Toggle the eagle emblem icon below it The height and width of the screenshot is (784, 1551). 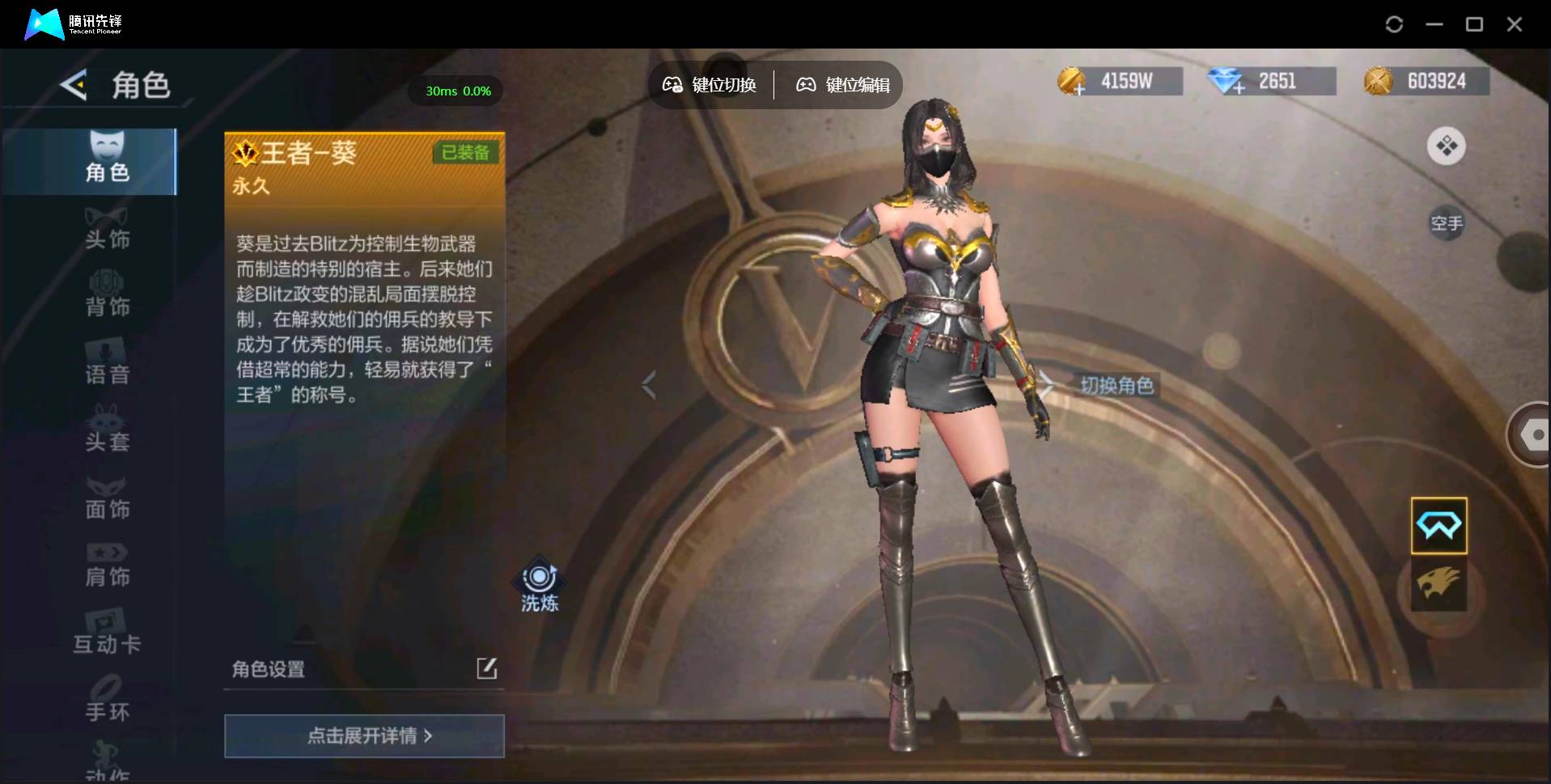point(1439,584)
